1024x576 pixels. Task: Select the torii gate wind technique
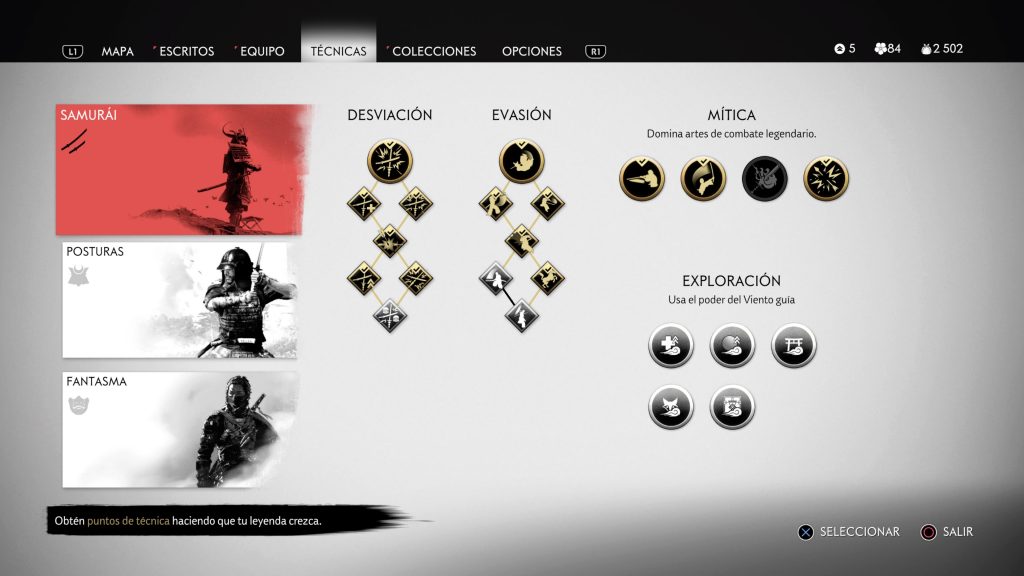click(794, 346)
